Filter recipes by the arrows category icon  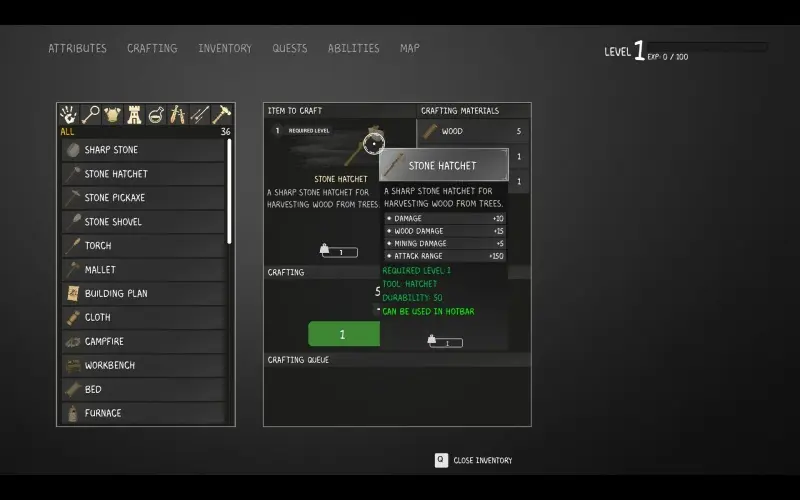pos(199,114)
